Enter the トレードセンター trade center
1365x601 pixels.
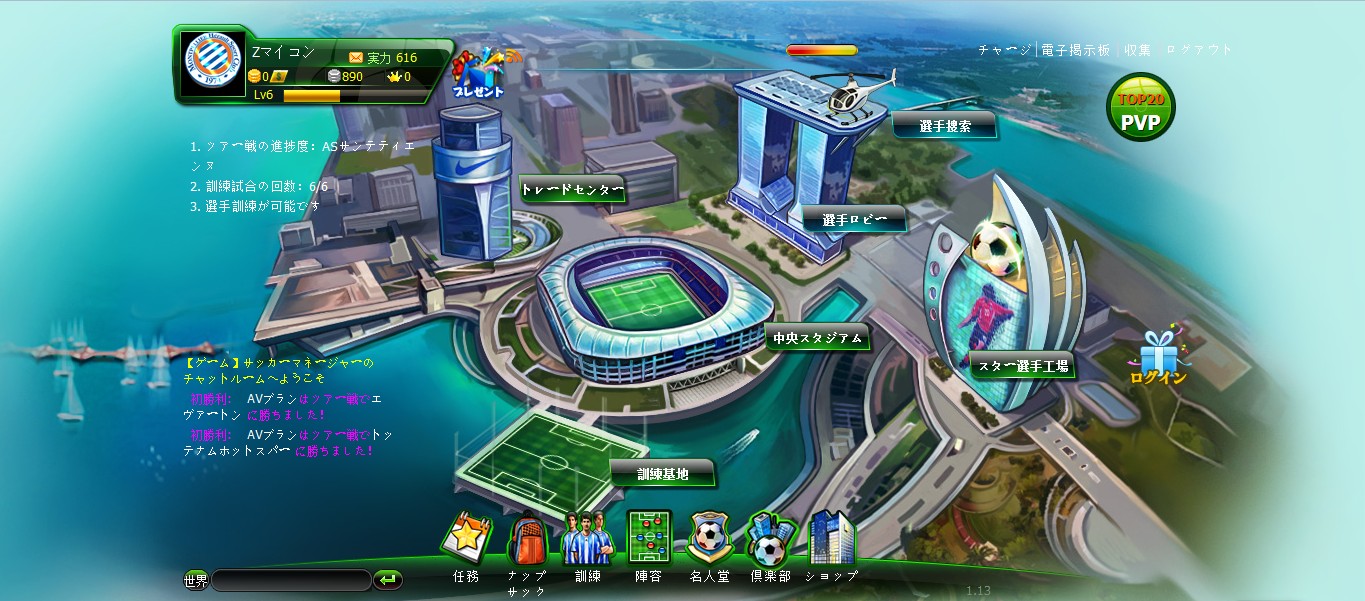tap(572, 189)
